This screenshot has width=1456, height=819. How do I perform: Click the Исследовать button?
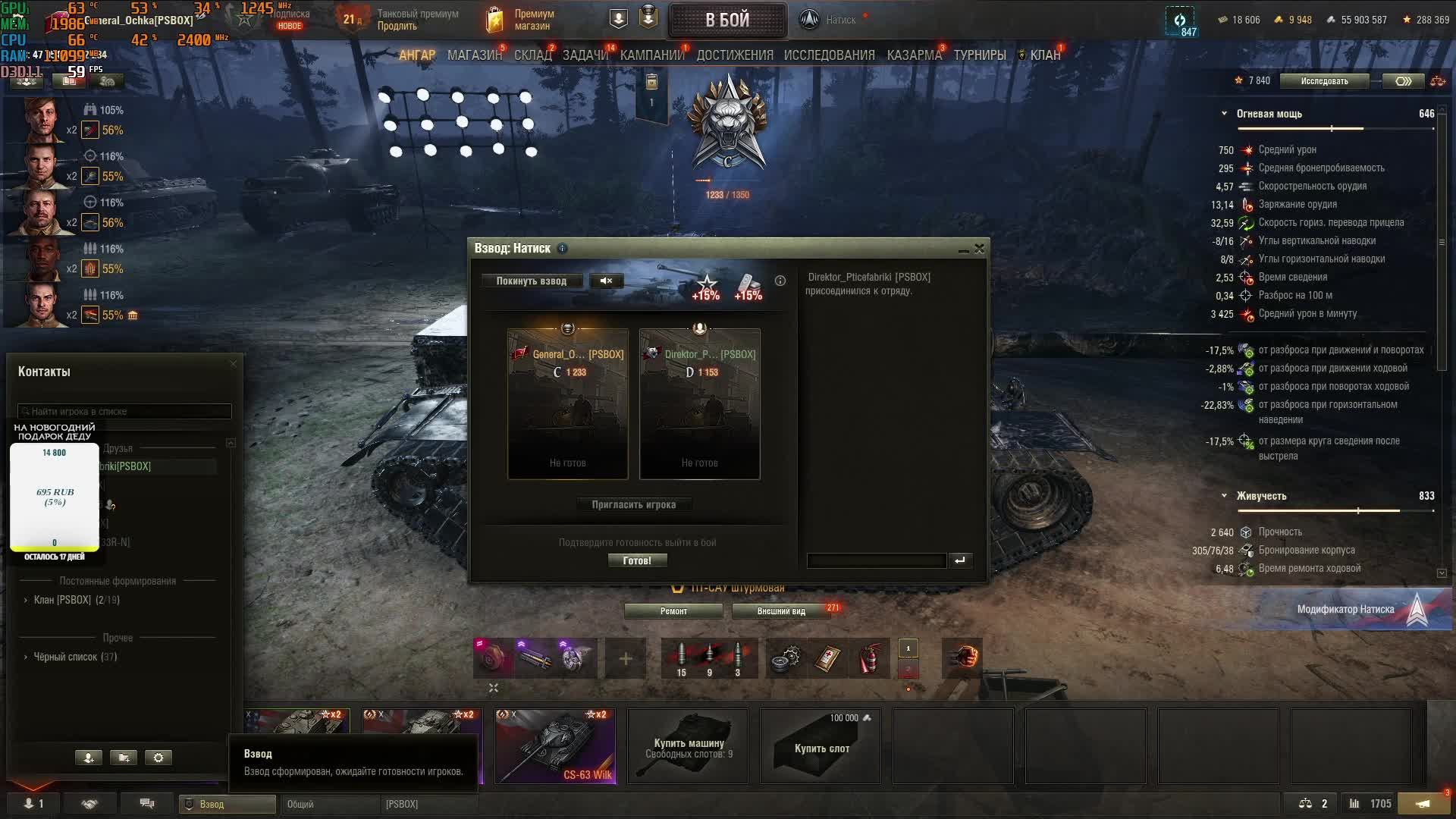coord(1324,81)
